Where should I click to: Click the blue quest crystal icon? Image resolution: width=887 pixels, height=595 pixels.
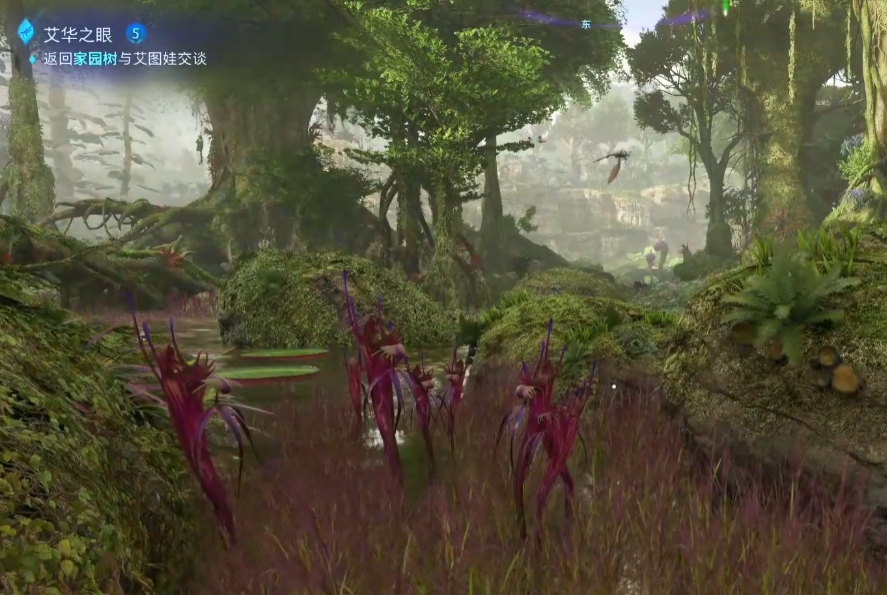(x=25, y=31)
